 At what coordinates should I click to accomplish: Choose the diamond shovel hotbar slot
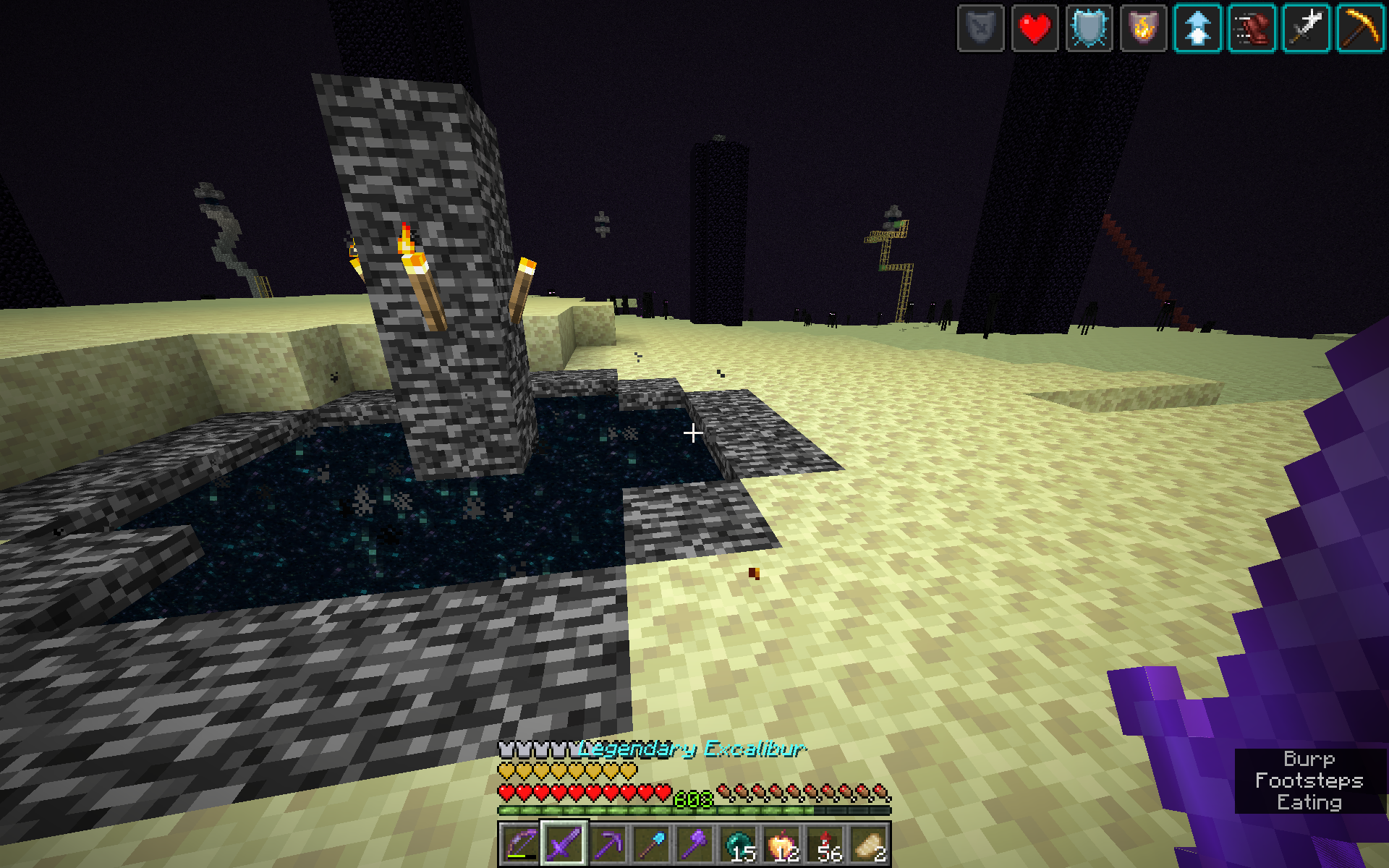click(x=651, y=843)
